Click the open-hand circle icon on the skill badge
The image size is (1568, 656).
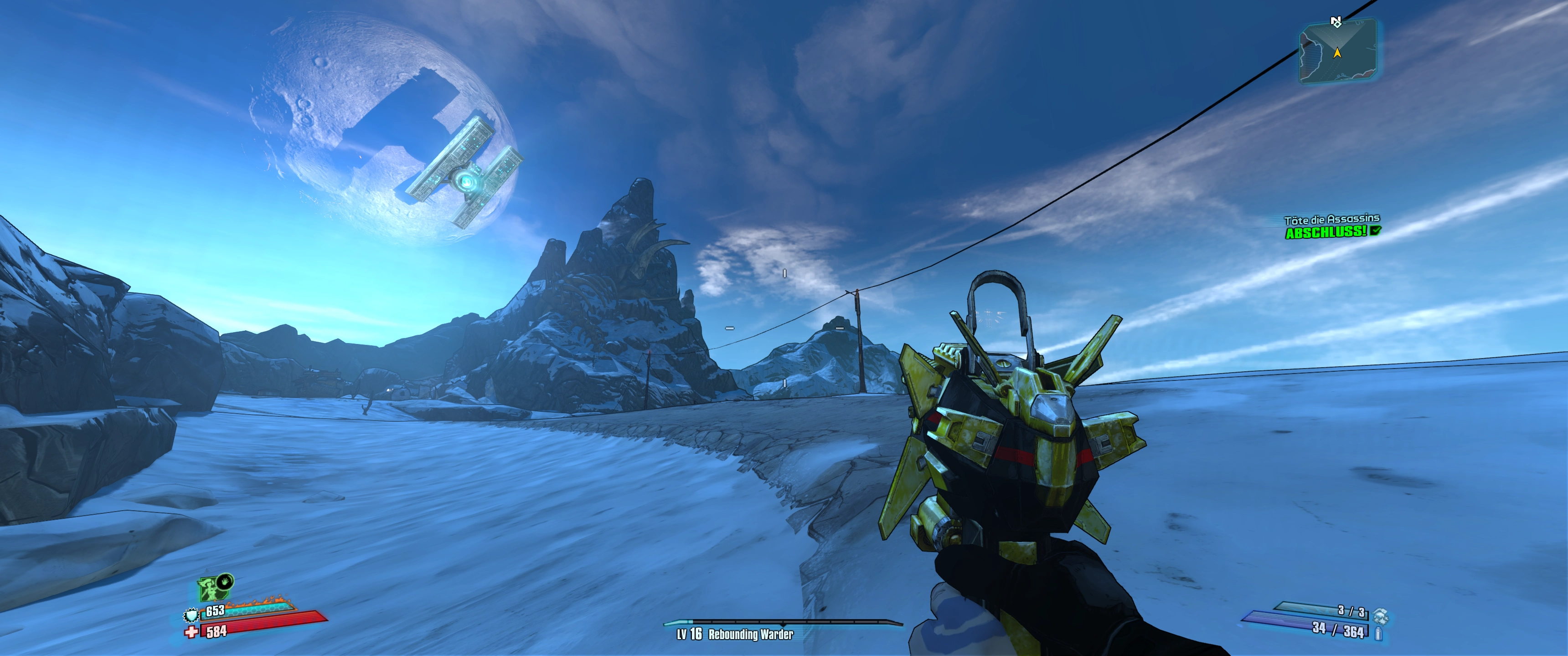pyautogui.click(x=225, y=581)
